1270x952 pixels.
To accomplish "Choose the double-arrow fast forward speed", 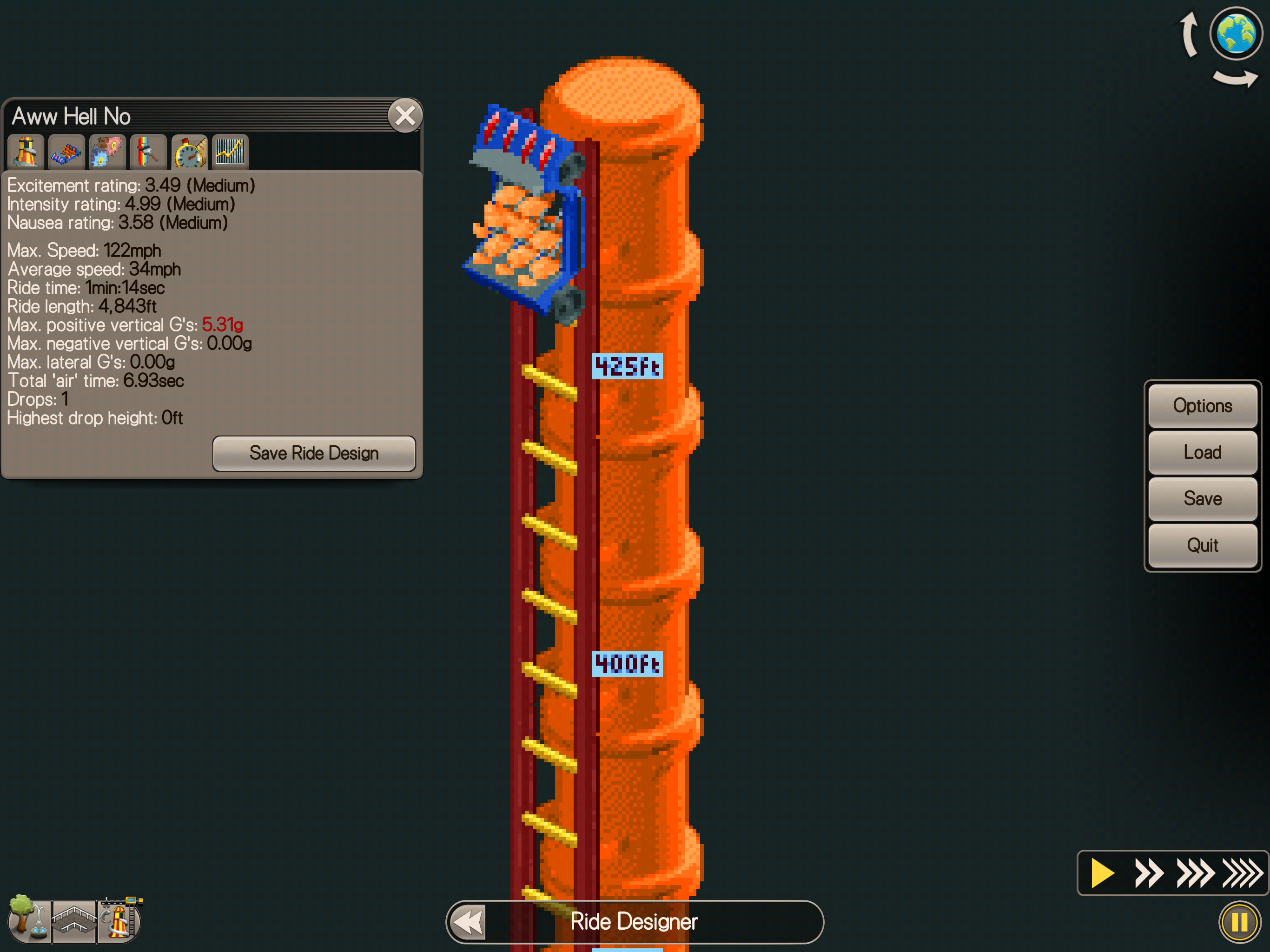I will 1149,873.
